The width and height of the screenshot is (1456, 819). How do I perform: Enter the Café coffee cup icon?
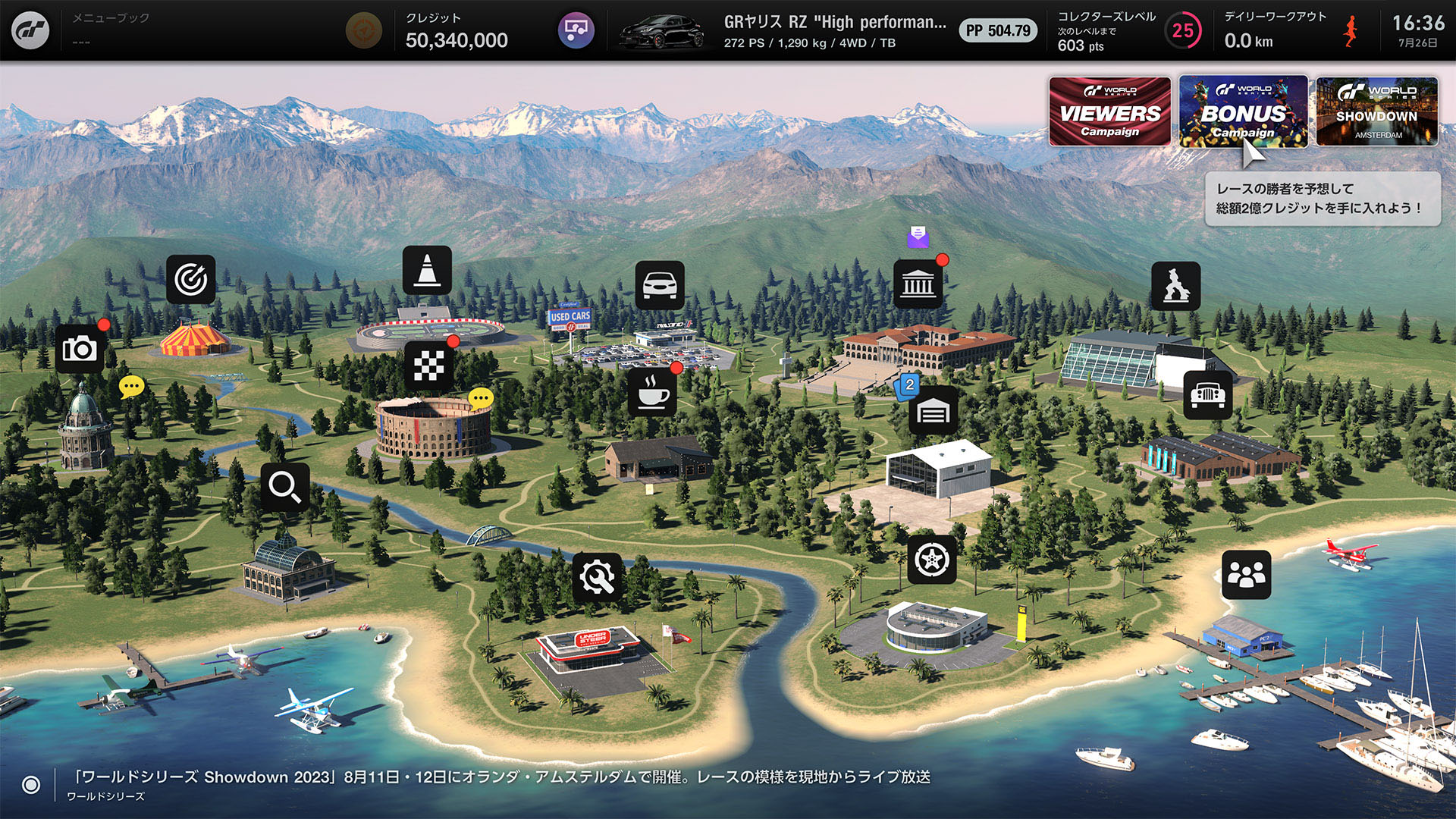652,392
